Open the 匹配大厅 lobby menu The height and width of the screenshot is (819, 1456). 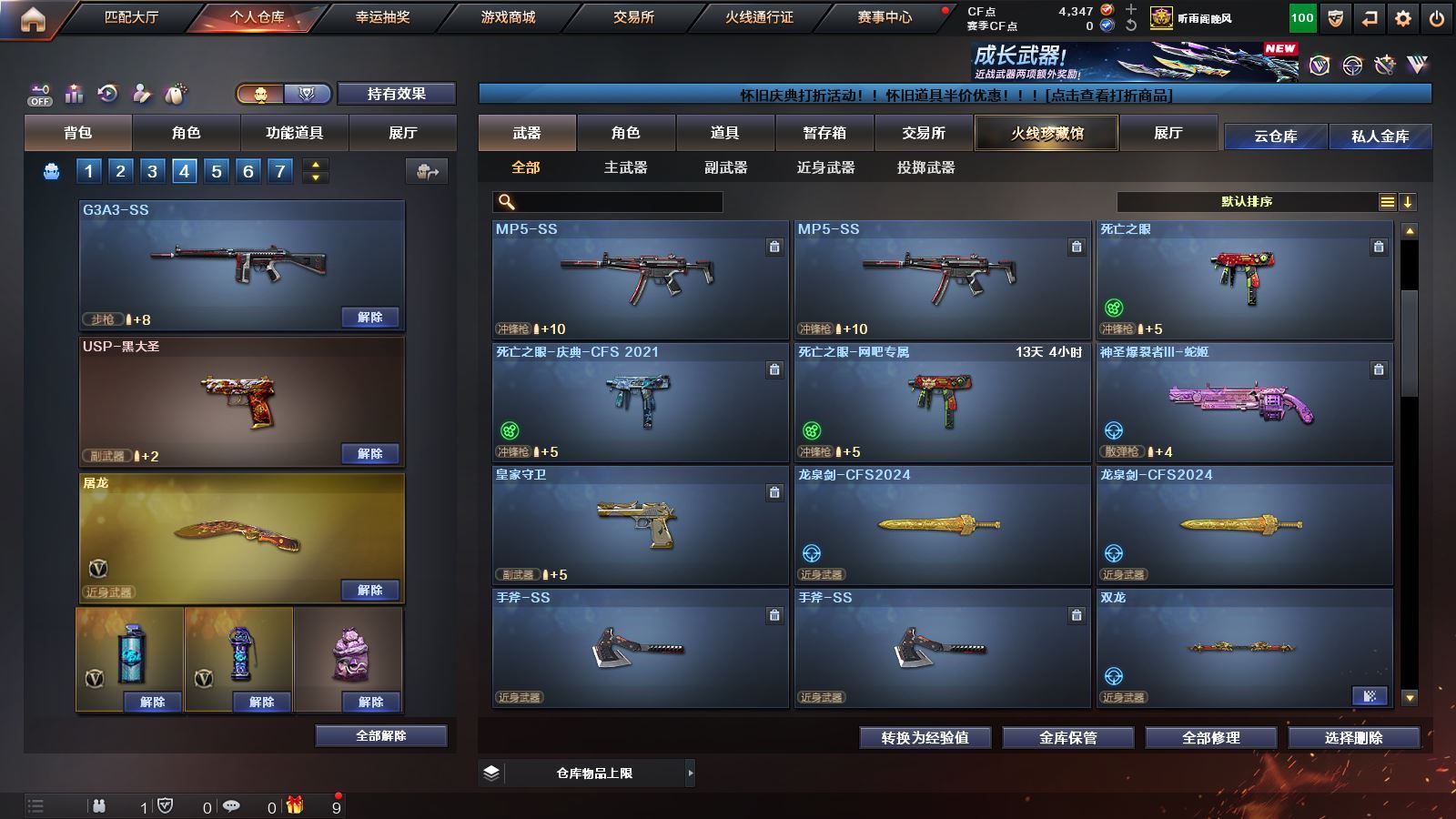(x=131, y=17)
